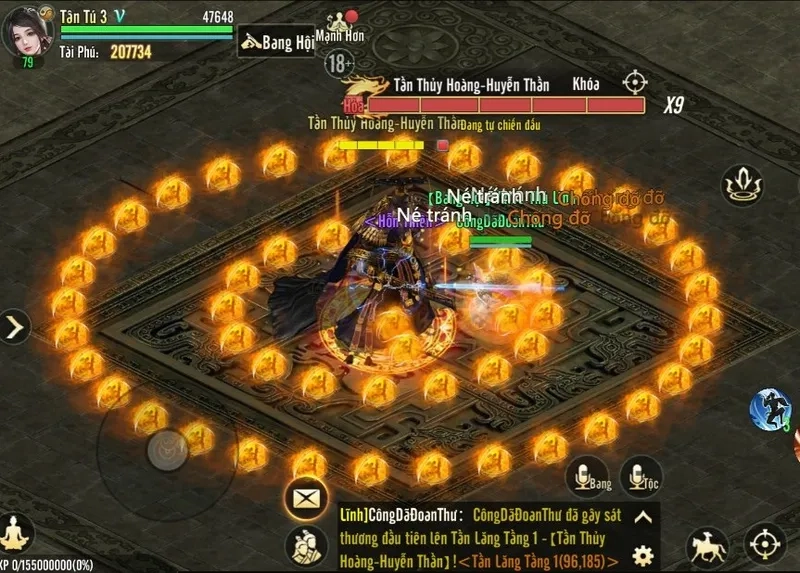
Task: Tap the meditation pose icon
Action: coord(16,532)
